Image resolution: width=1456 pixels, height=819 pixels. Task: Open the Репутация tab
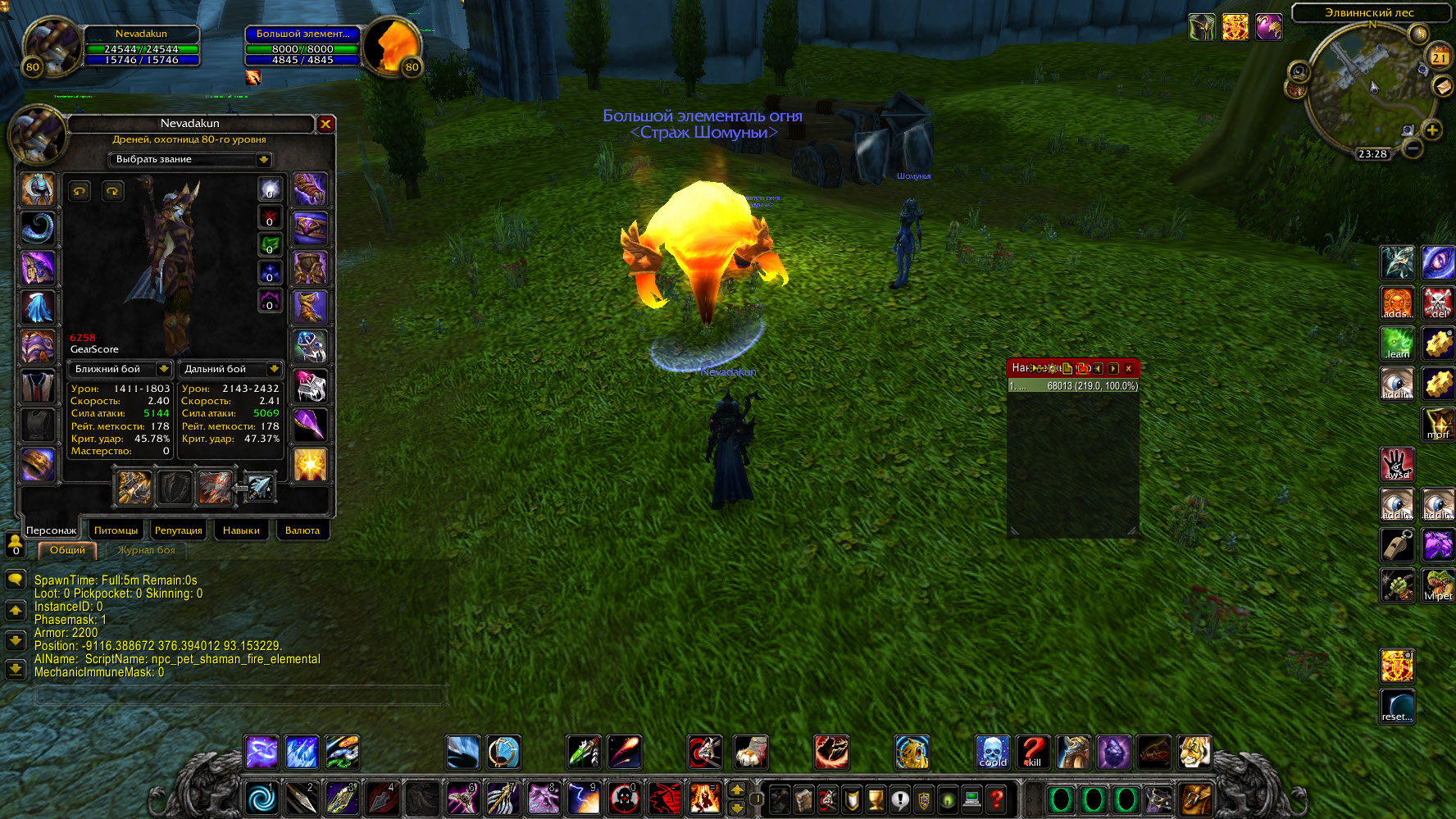click(x=178, y=530)
